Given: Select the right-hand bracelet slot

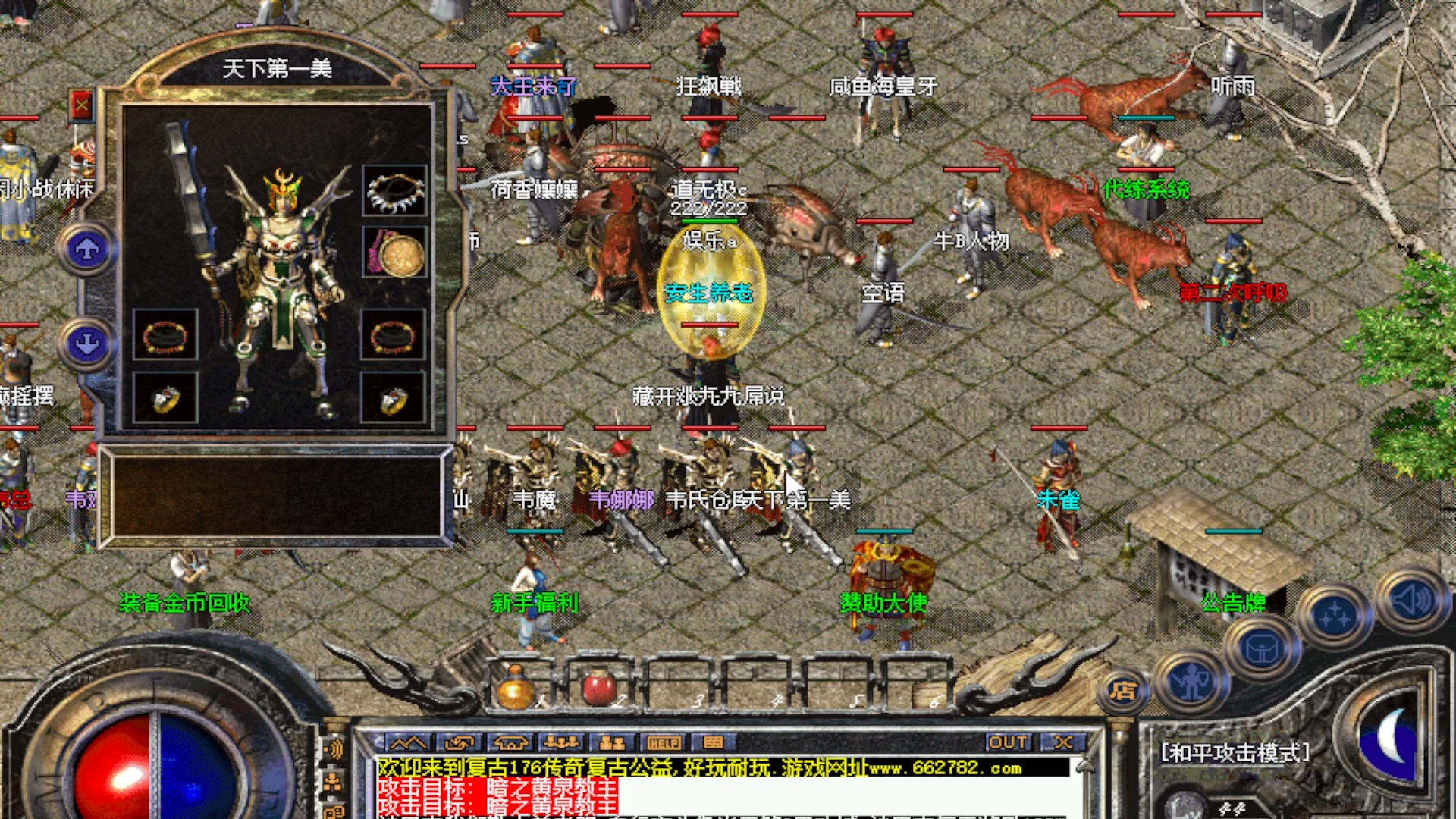Looking at the screenshot, I should [393, 334].
